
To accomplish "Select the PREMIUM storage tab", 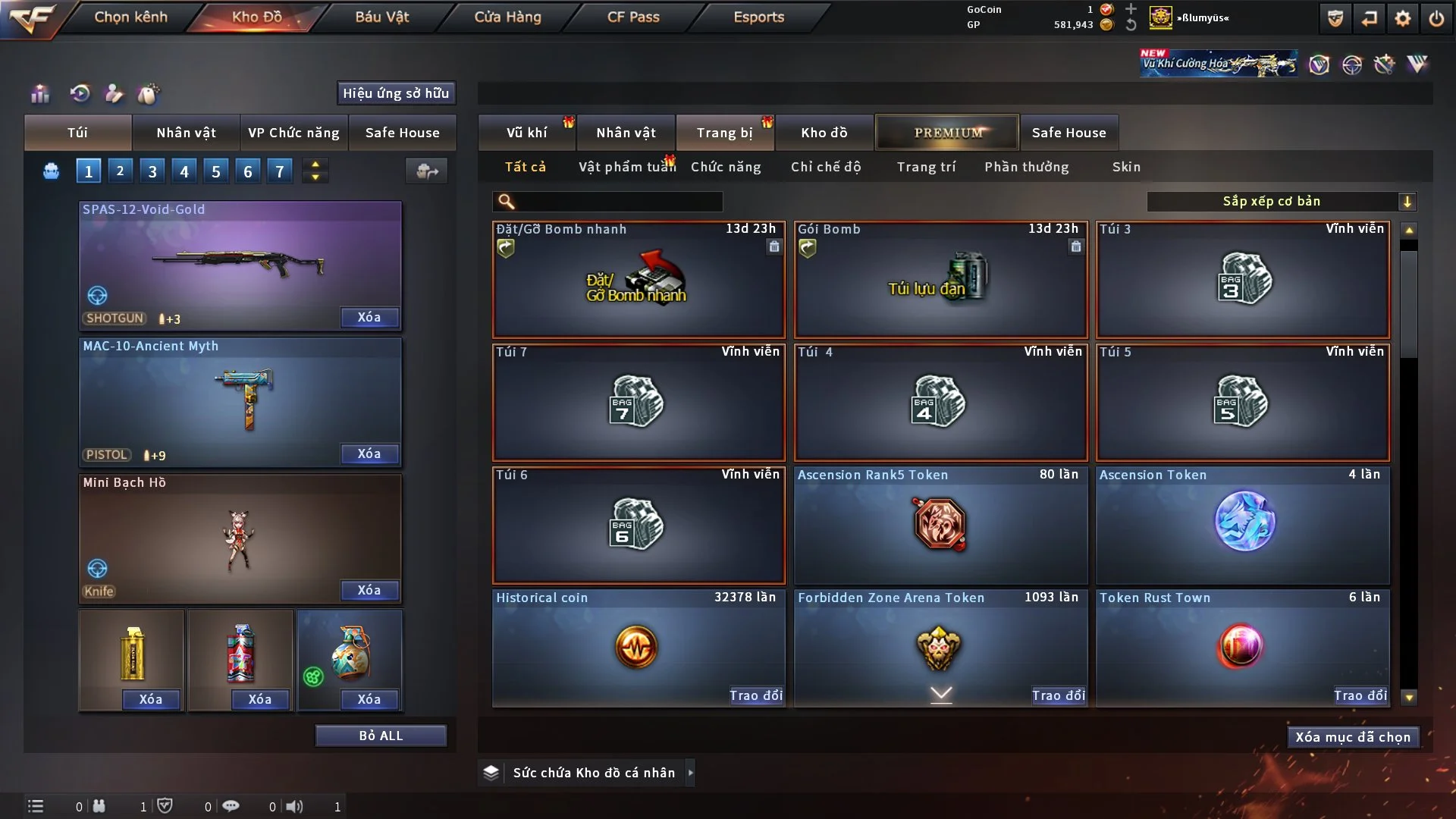I will click(x=947, y=133).
